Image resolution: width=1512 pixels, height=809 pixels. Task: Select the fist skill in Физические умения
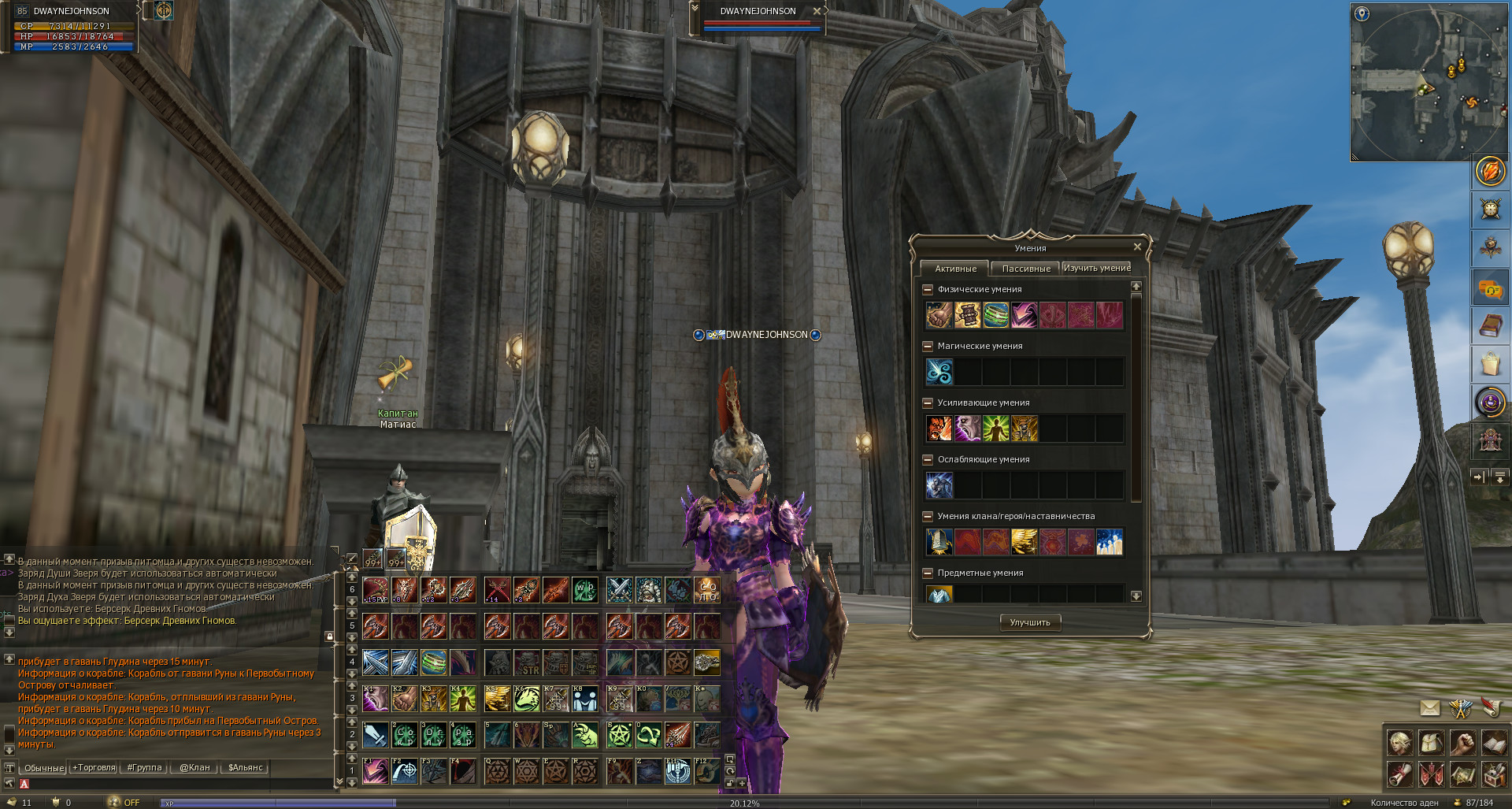tap(939, 316)
